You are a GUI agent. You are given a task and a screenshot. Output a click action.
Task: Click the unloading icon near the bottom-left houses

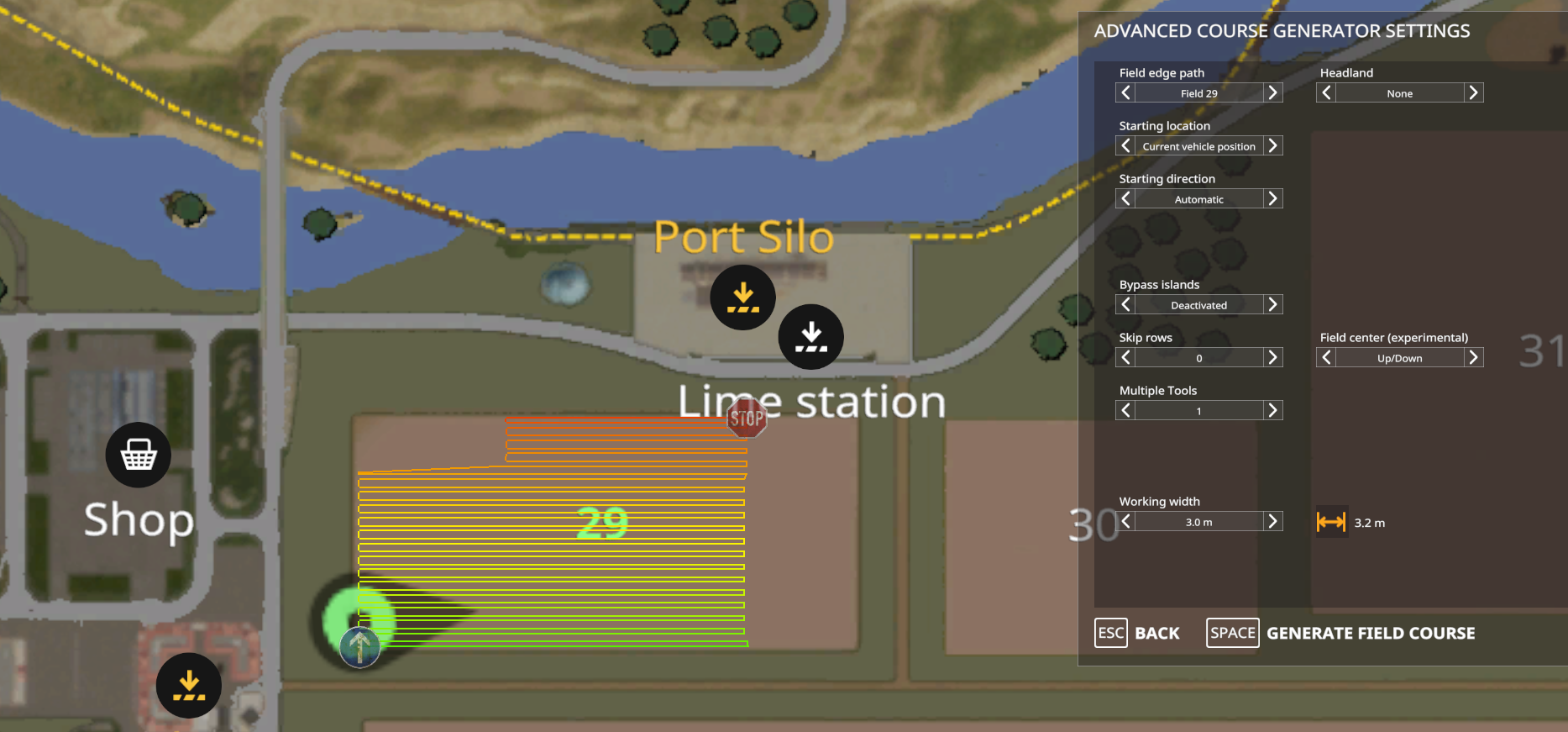click(188, 685)
